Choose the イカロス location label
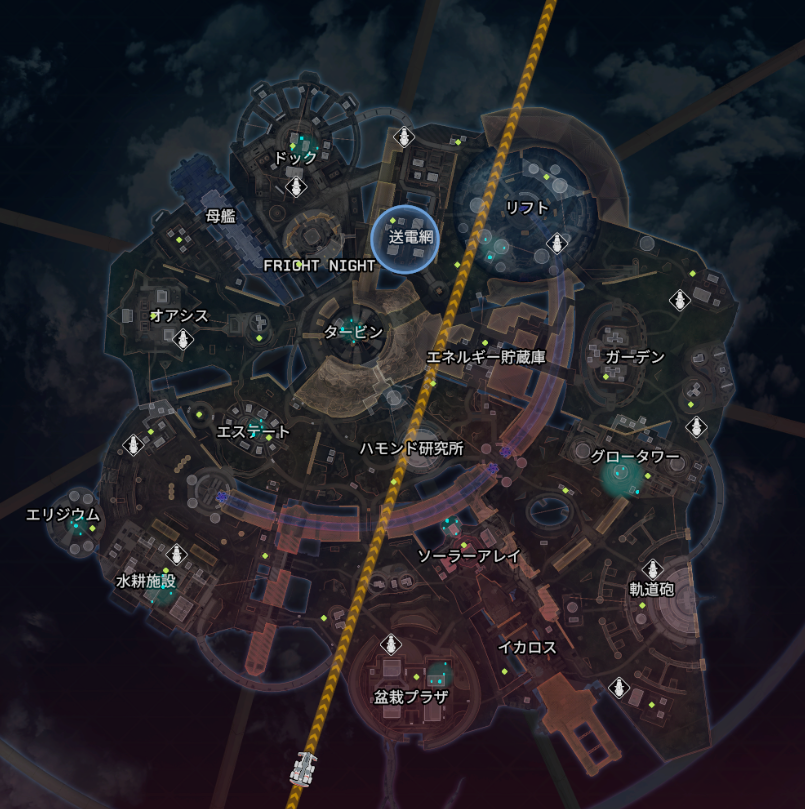This screenshot has height=809, width=805. click(x=527, y=647)
